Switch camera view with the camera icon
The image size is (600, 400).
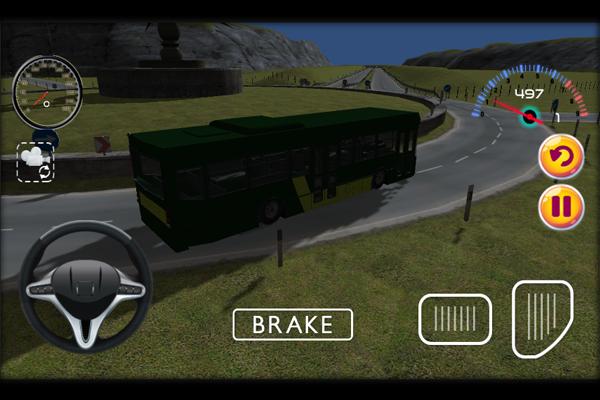[x=36, y=161]
